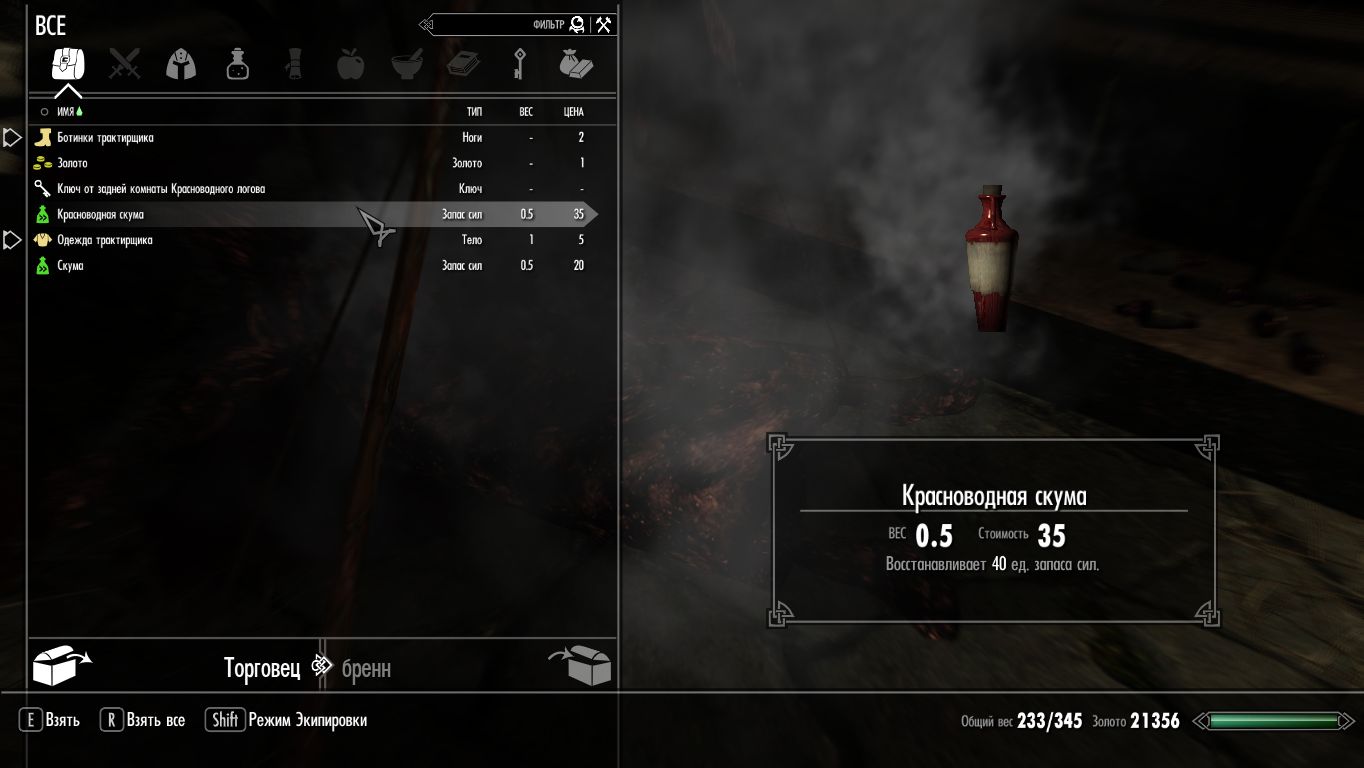Switch to the бренн inventory tab
Viewport: 1364px width, 768px height.
[366, 668]
